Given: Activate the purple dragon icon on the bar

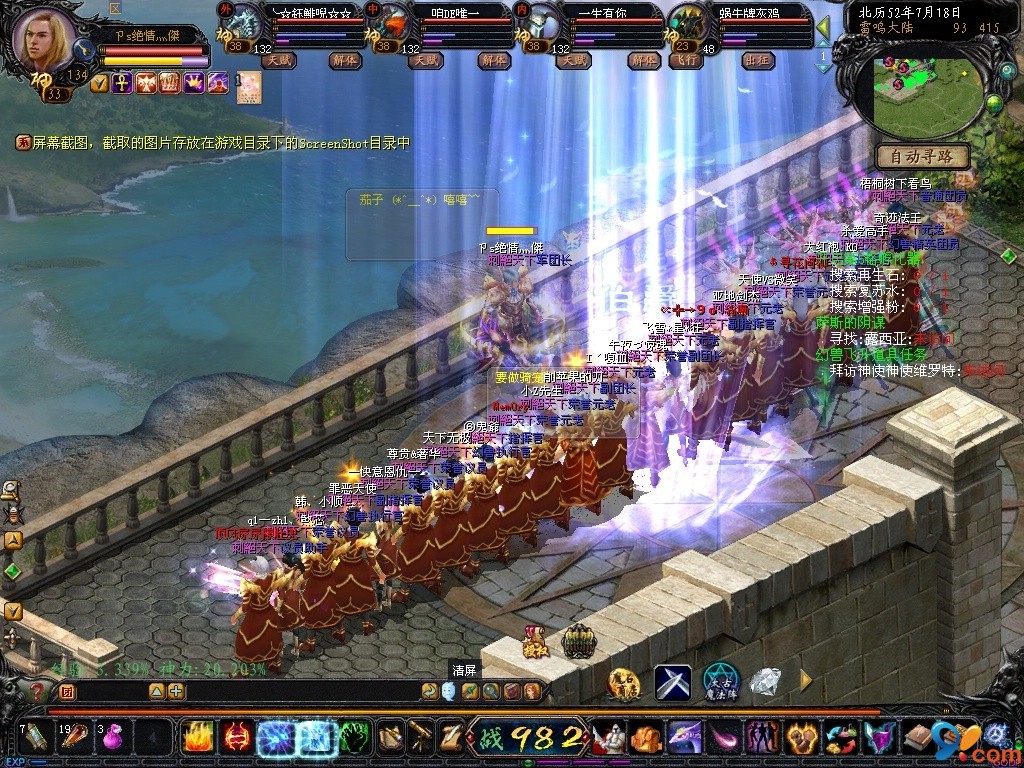Looking at the screenshot, I should pyautogui.click(x=685, y=738).
